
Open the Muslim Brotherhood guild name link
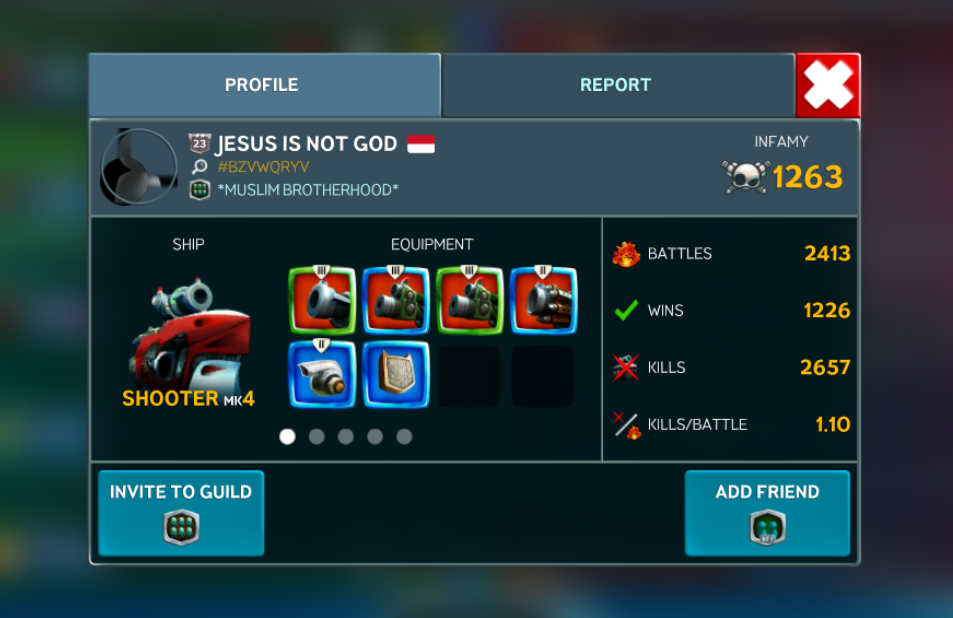[307, 190]
